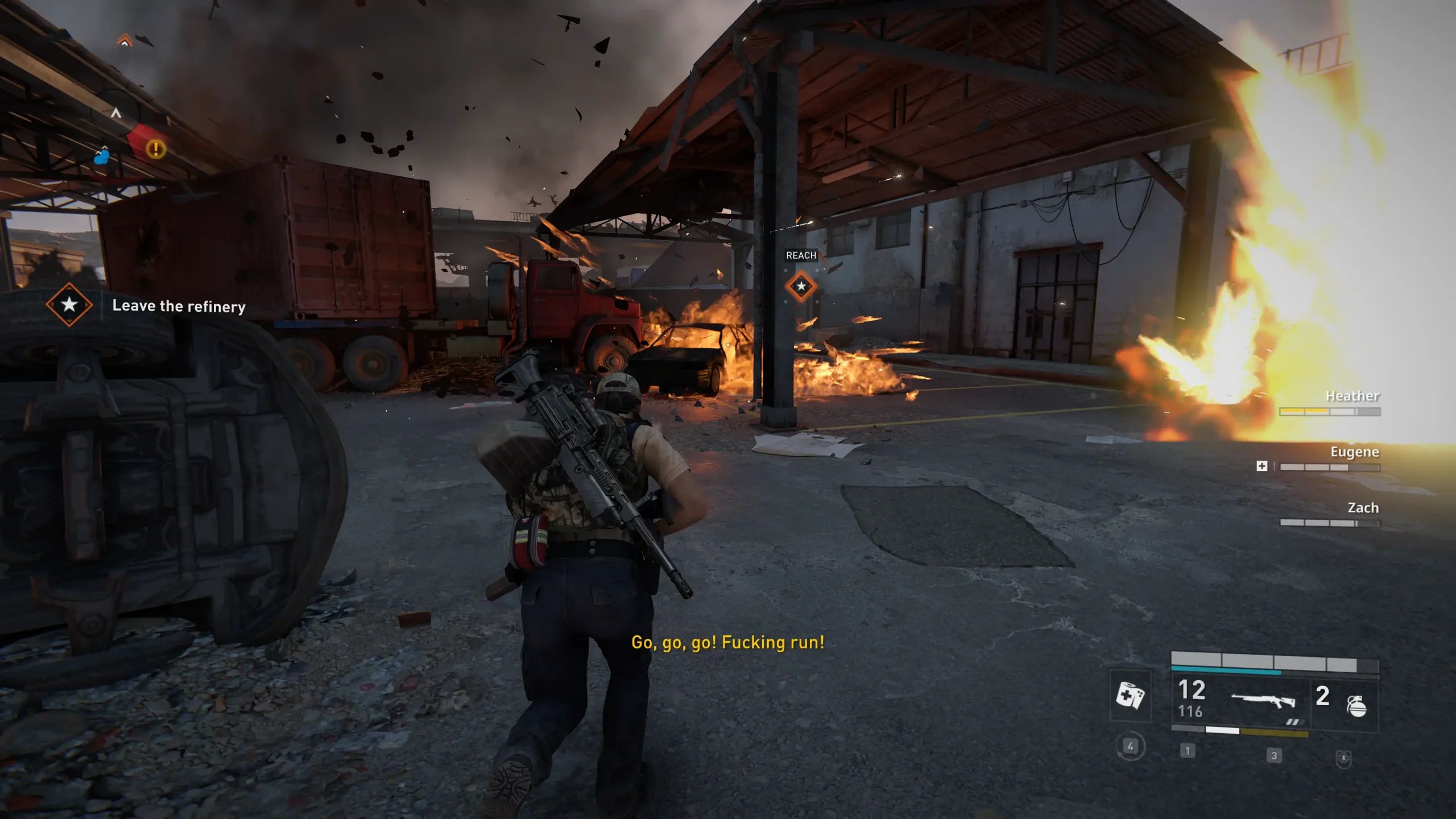Select teammate Zach in the squad list
Viewport: 1456px width, 819px height.
pyautogui.click(x=1363, y=507)
